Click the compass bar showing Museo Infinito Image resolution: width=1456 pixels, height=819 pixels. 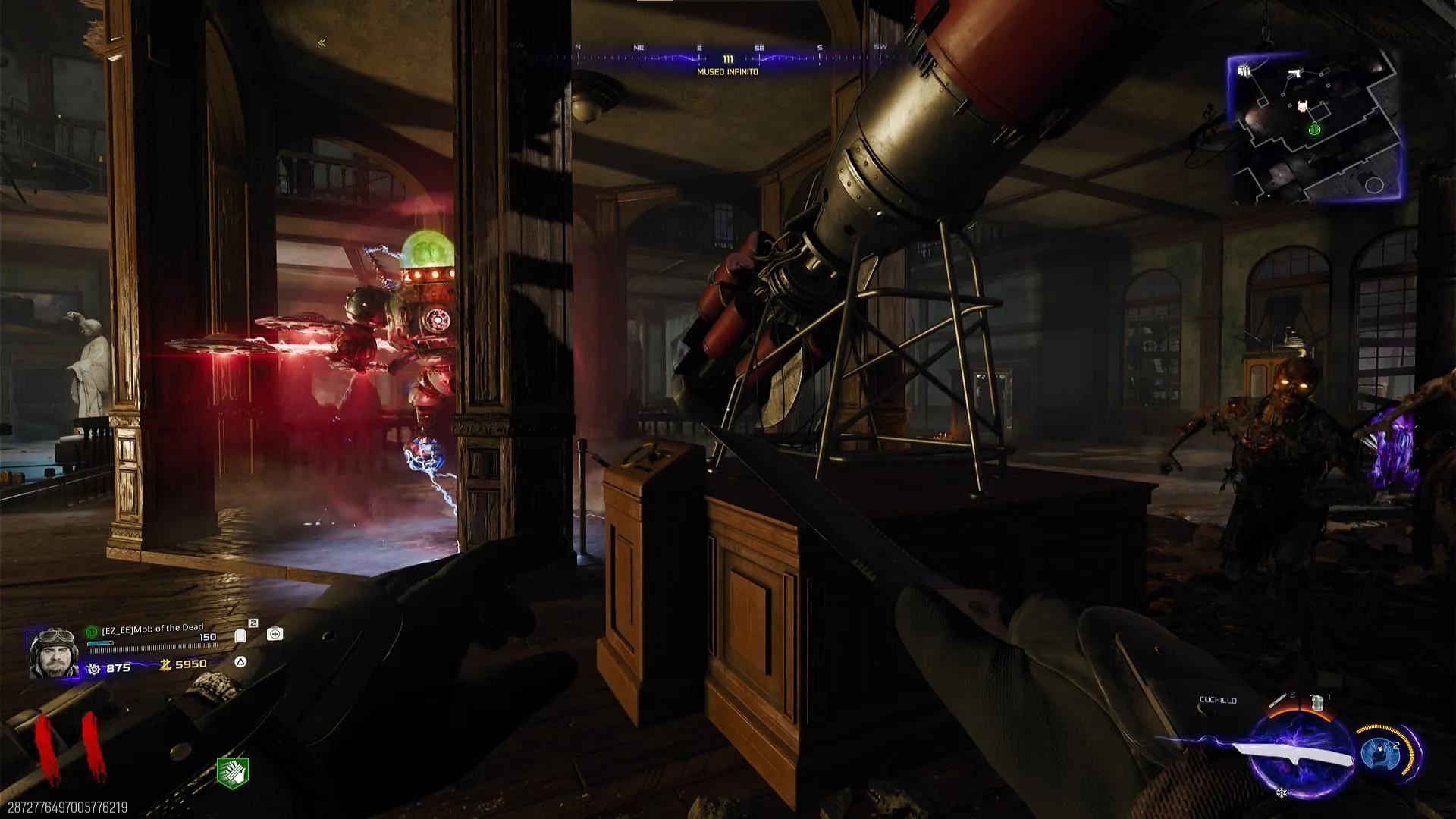[727, 59]
